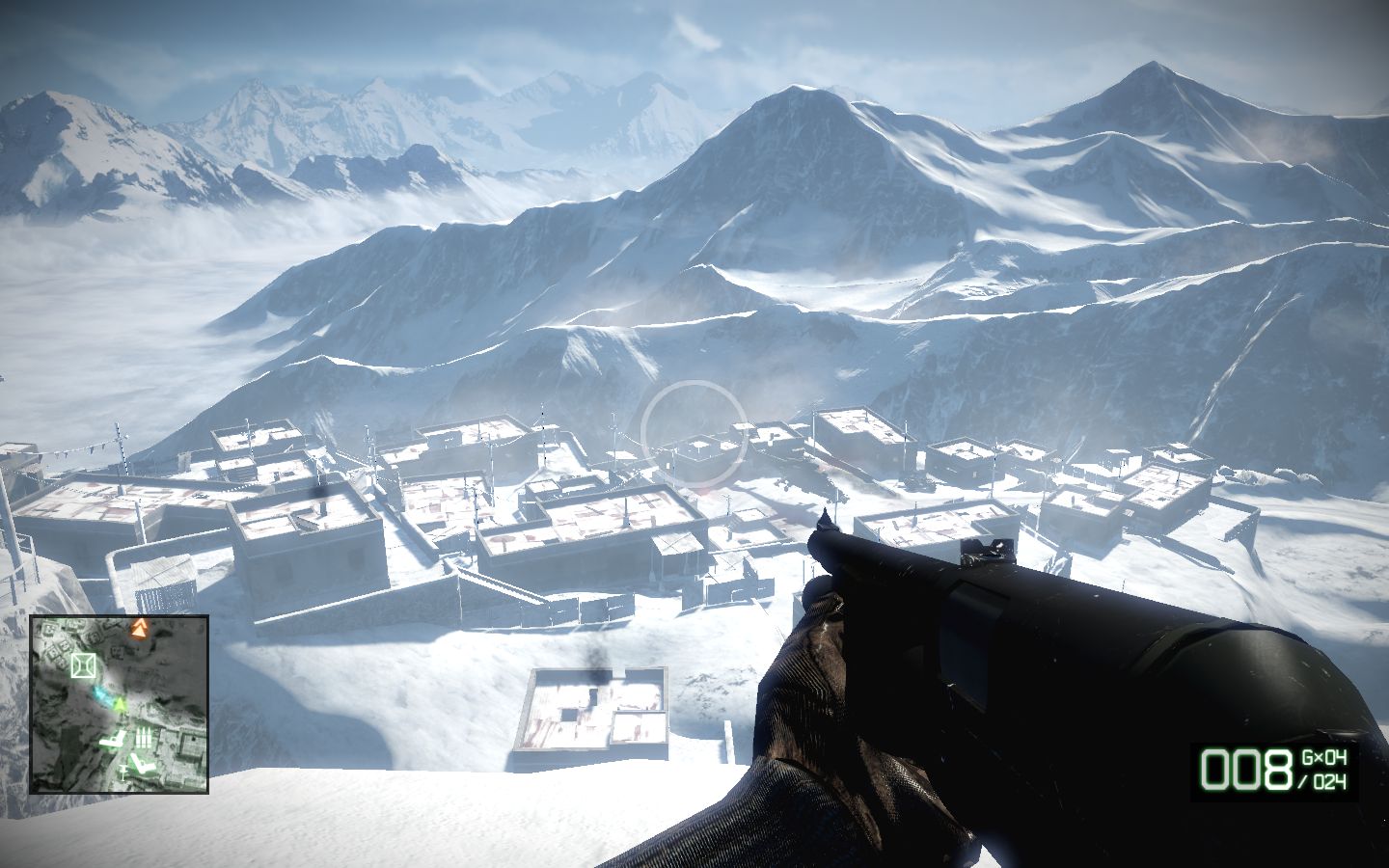
Task: Select the orange objective arrow on the minimap
Action: 141,631
